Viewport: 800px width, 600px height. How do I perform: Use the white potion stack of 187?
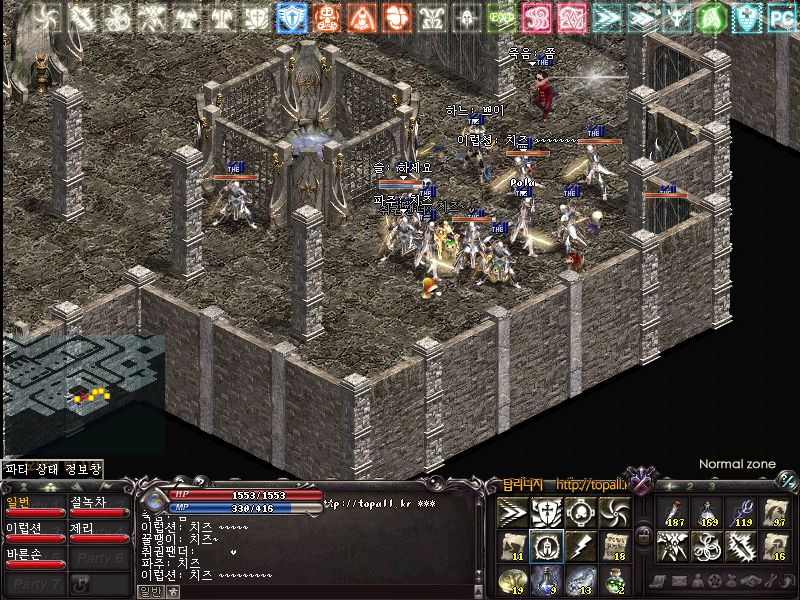click(674, 513)
